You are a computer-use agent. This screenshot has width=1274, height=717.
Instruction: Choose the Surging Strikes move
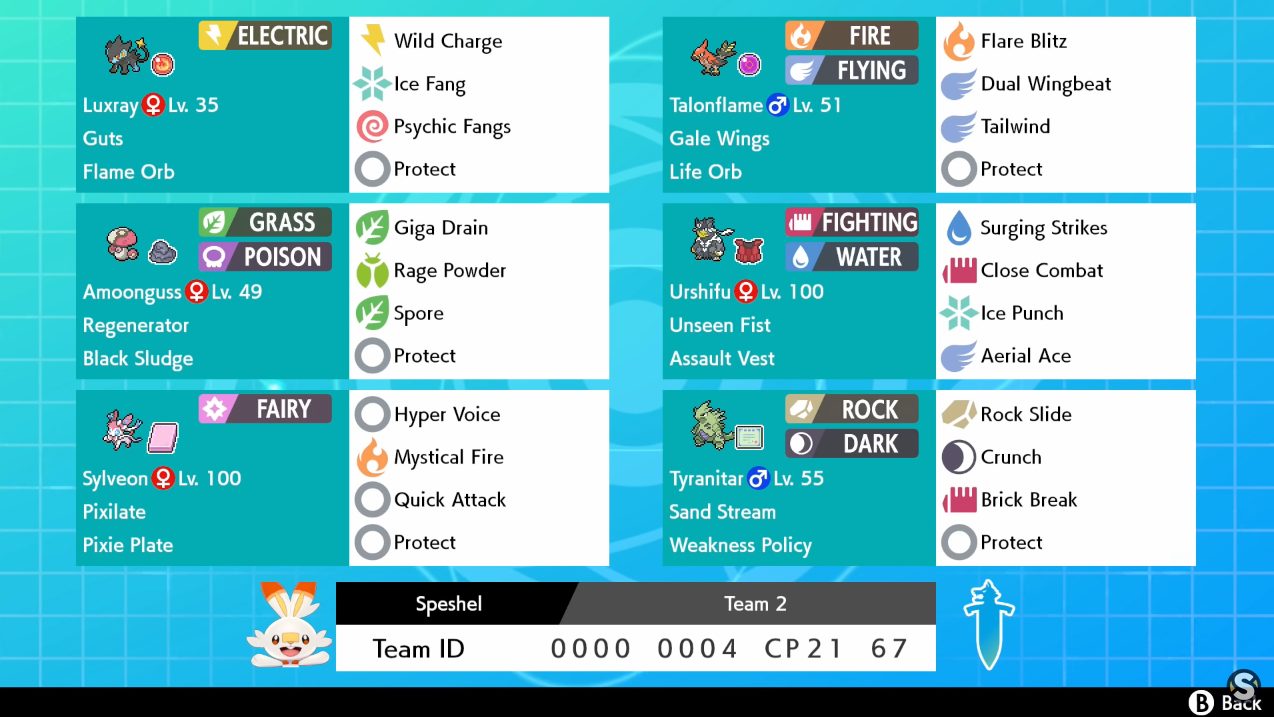(1043, 228)
